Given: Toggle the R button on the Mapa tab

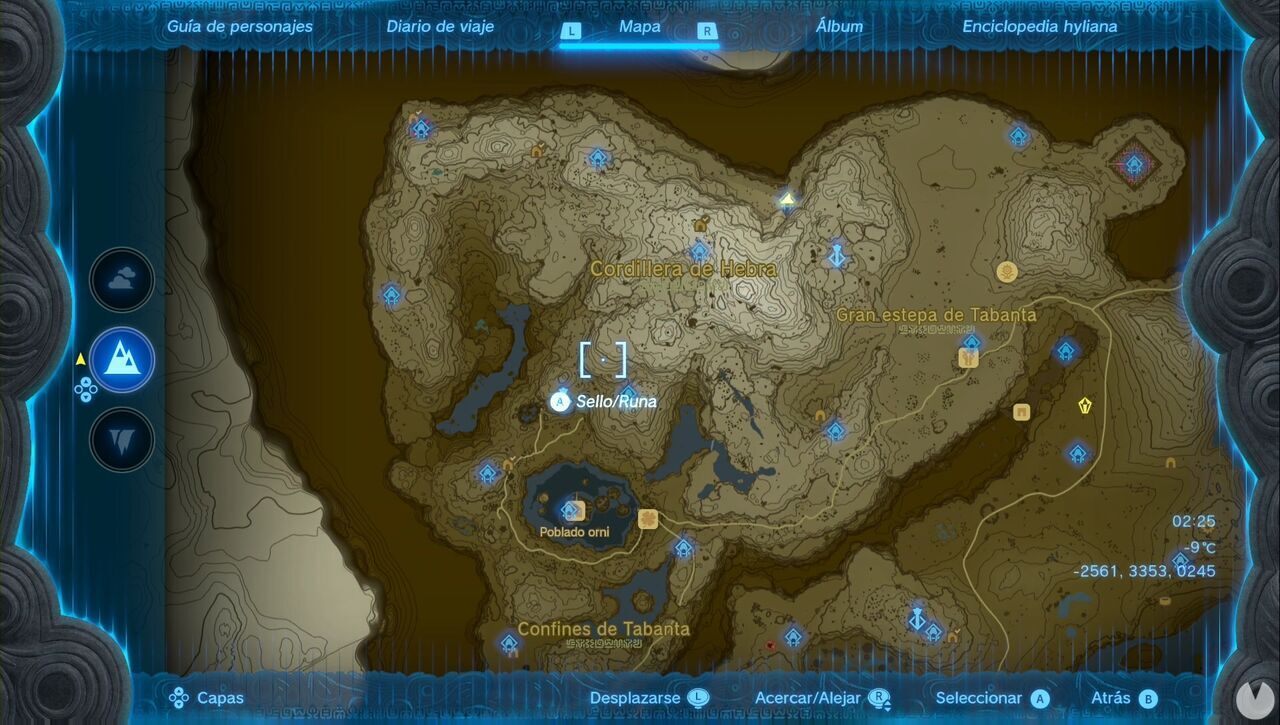Looking at the screenshot, I should pos(706,31).
